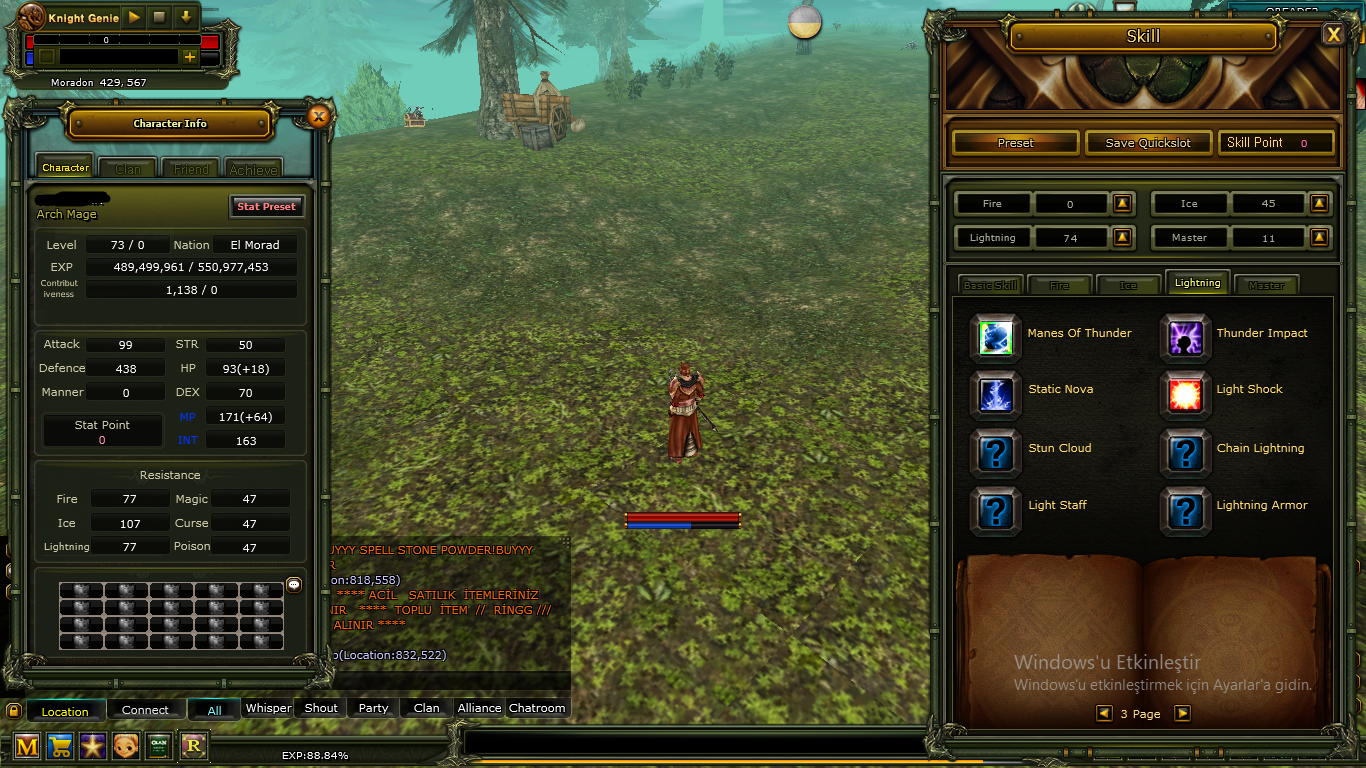Open the M menu icon on the taskbar
This screenshot has width=1366, height=768.
click(x=26, y=746)
